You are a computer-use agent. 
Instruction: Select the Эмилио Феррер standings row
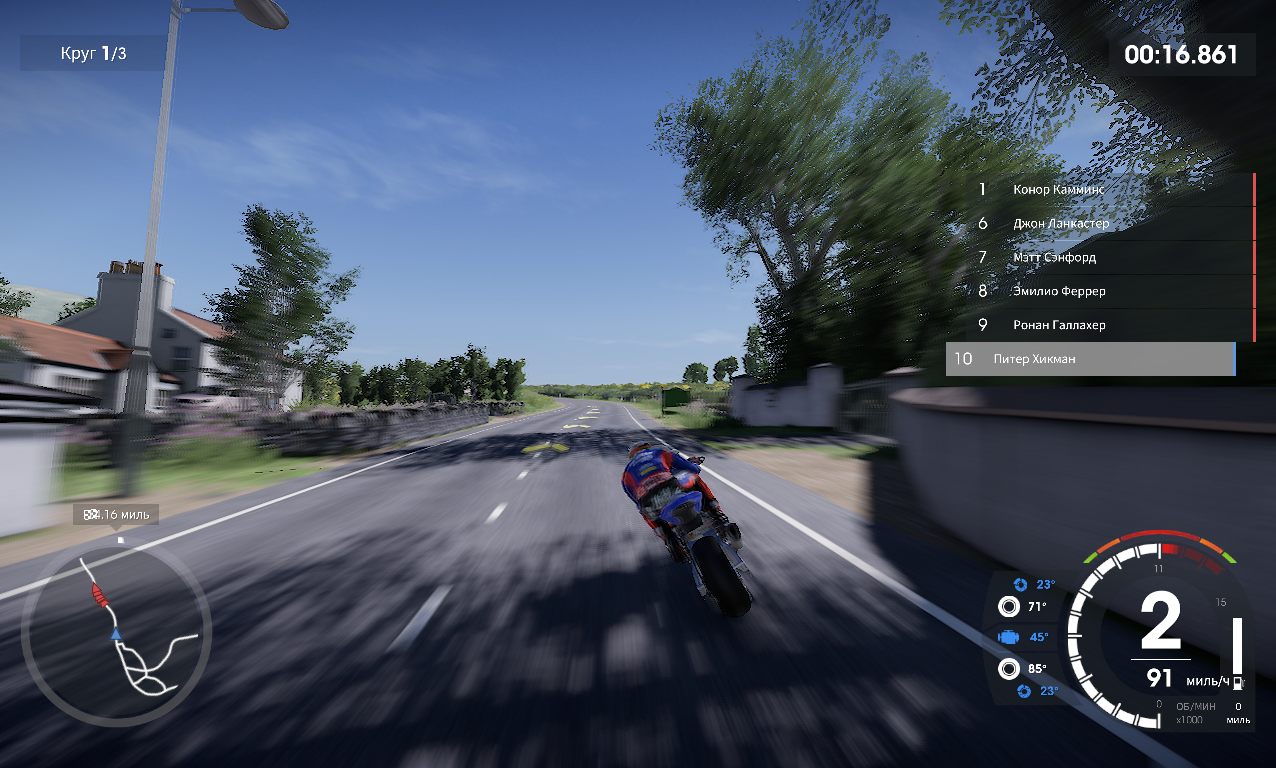[x=1100, y=291]
